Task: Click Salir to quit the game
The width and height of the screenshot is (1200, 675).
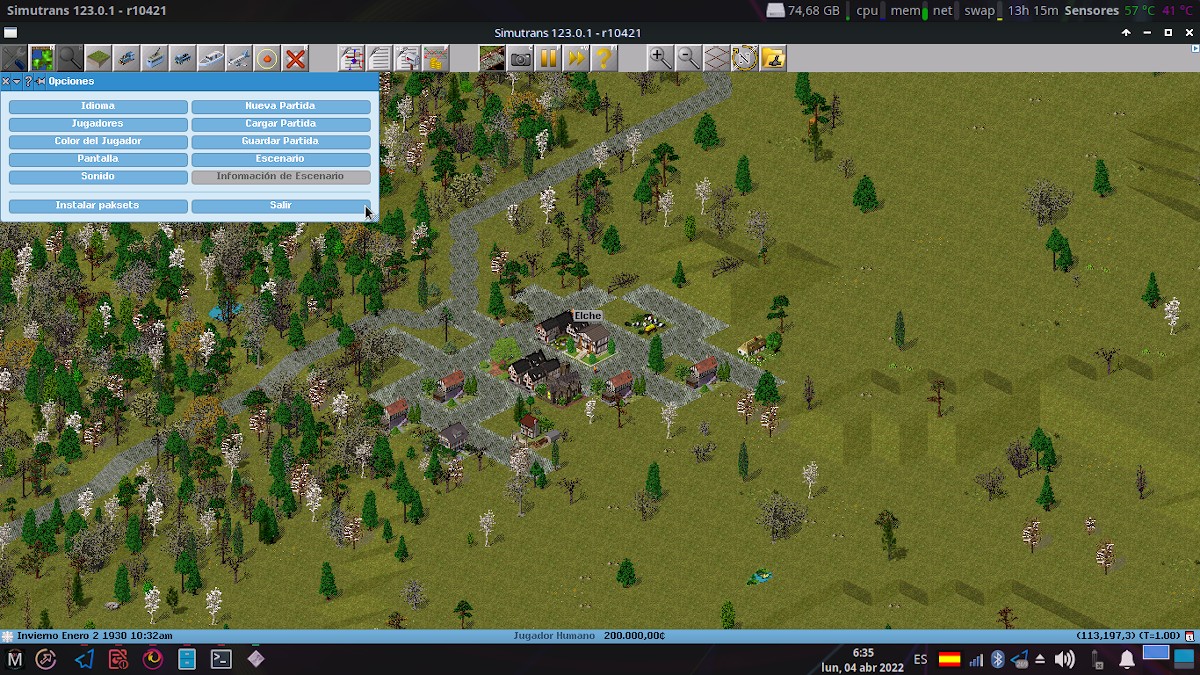Action: point(280,205)
